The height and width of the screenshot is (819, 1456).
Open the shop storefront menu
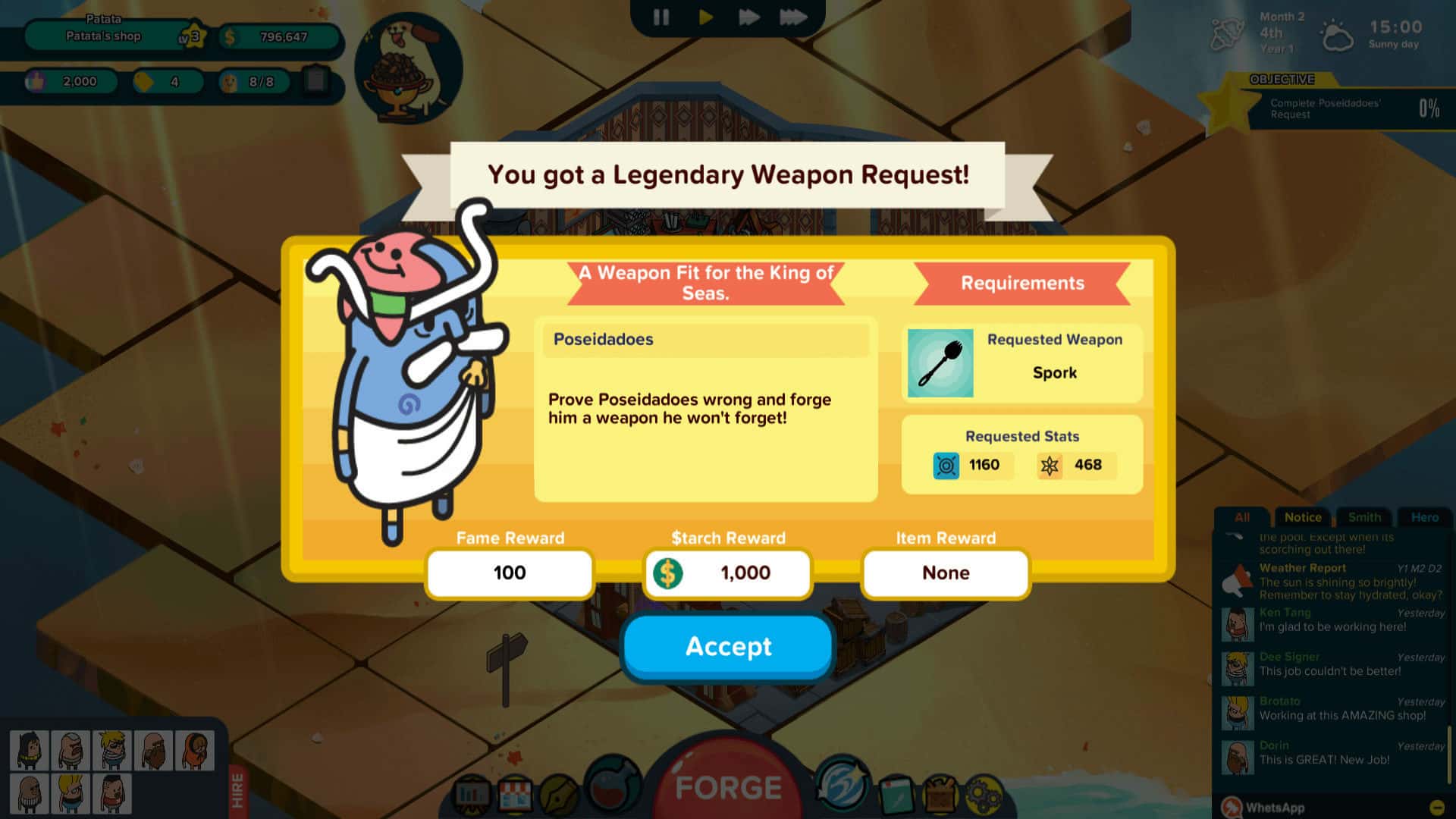[515, 792]
